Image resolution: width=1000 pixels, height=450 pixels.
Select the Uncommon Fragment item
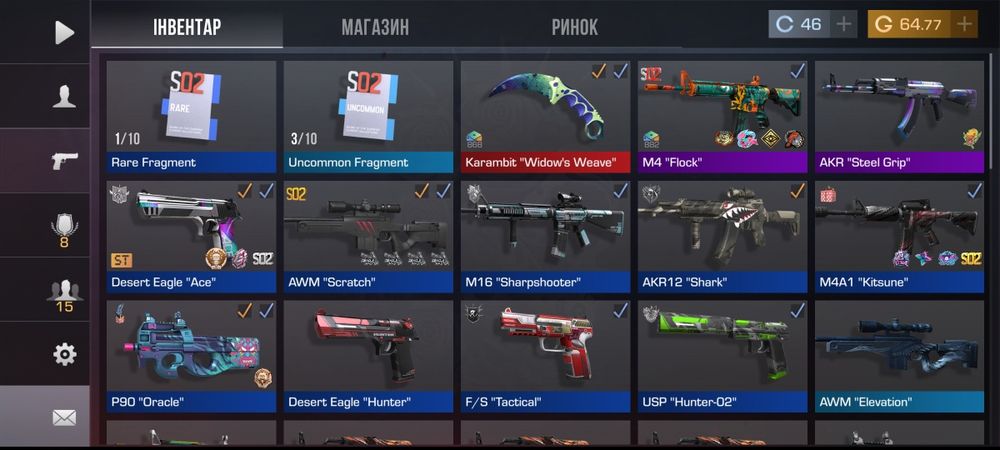pos(368,116)
